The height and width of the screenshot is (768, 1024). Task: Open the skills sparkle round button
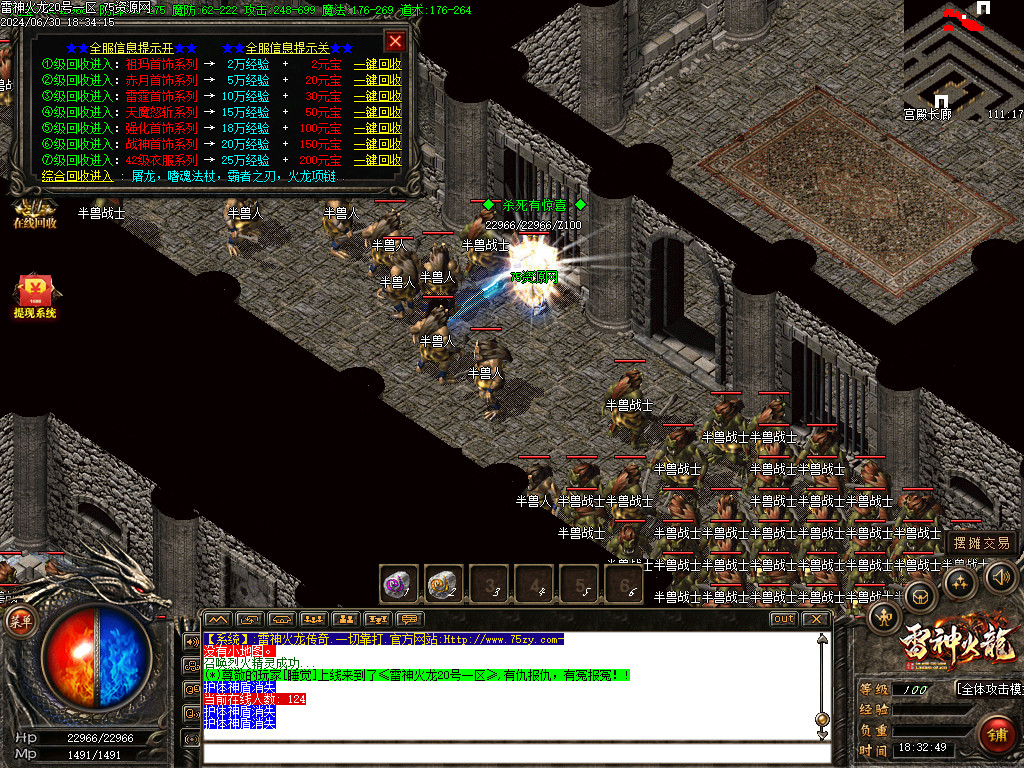(x=961, y=582)
